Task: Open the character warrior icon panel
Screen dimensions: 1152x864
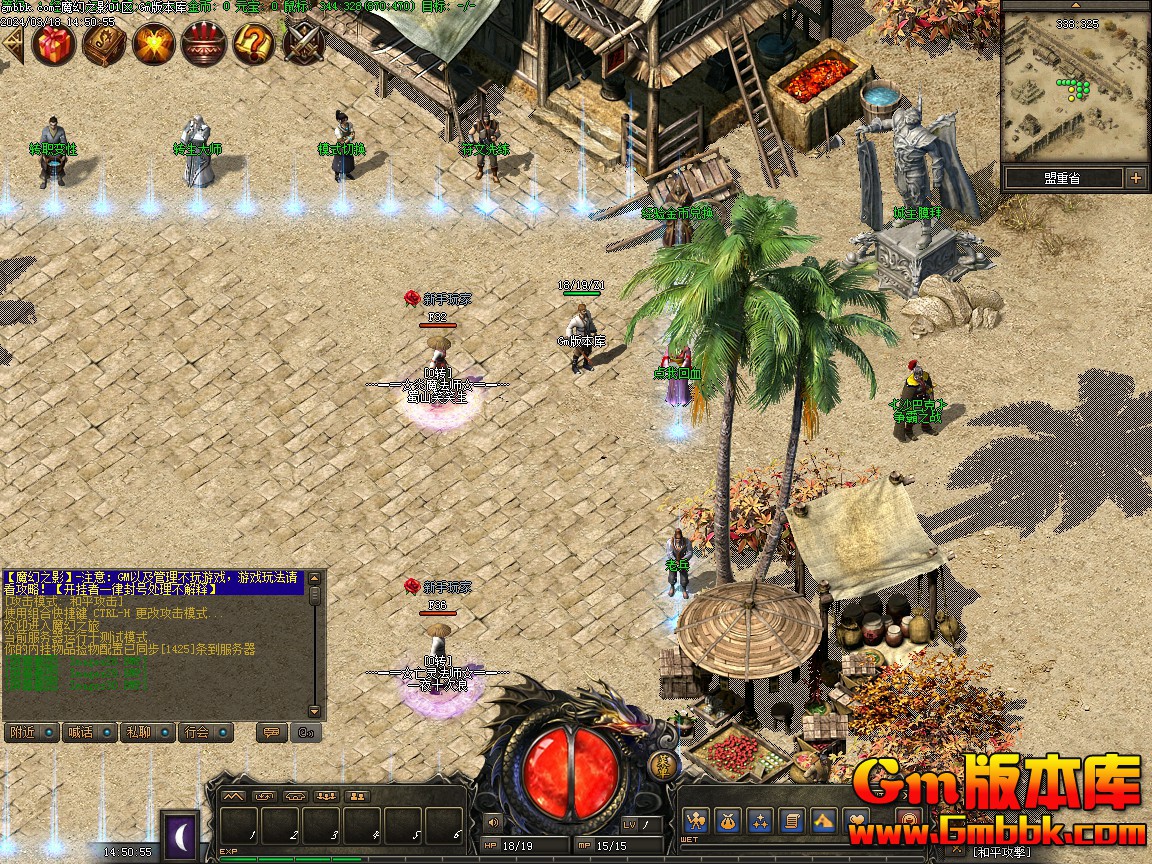Action: [697, 821]
